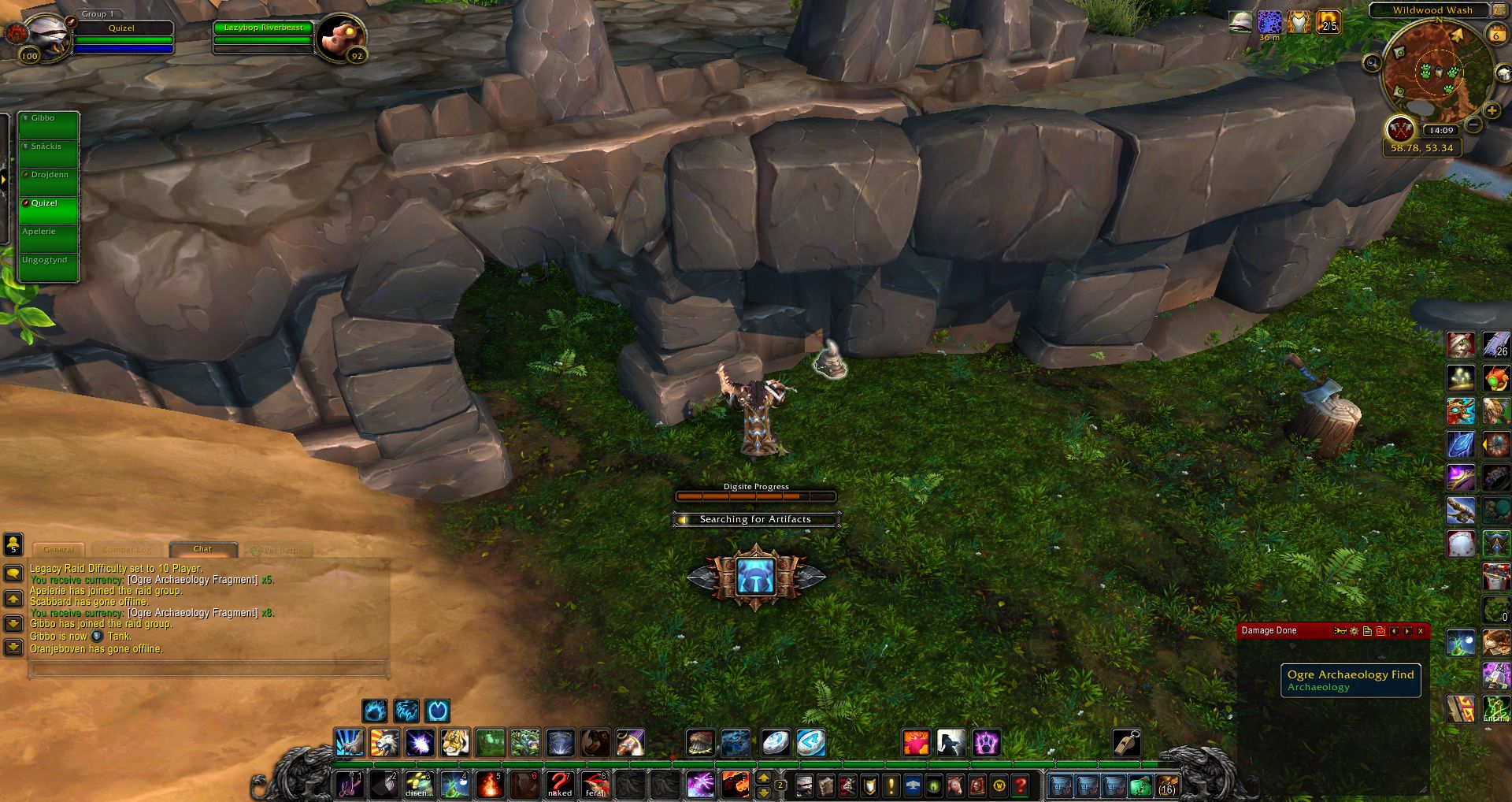Close the Damage Done meter window

coord(1421,631)
